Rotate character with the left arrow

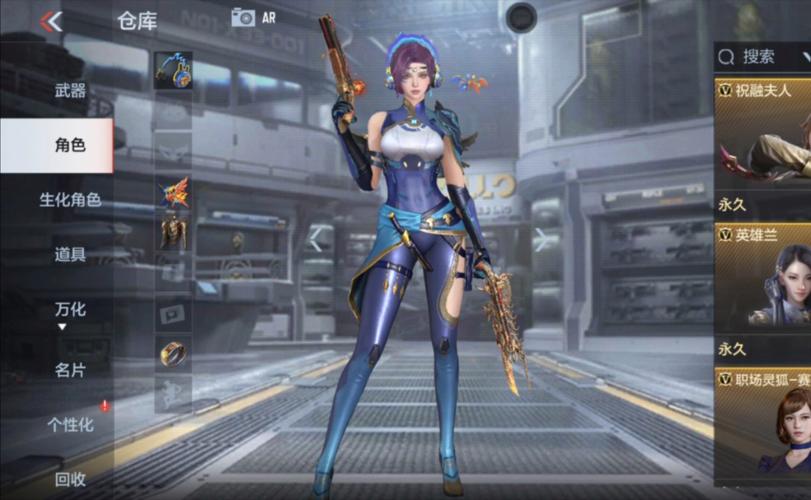point(316,239)
